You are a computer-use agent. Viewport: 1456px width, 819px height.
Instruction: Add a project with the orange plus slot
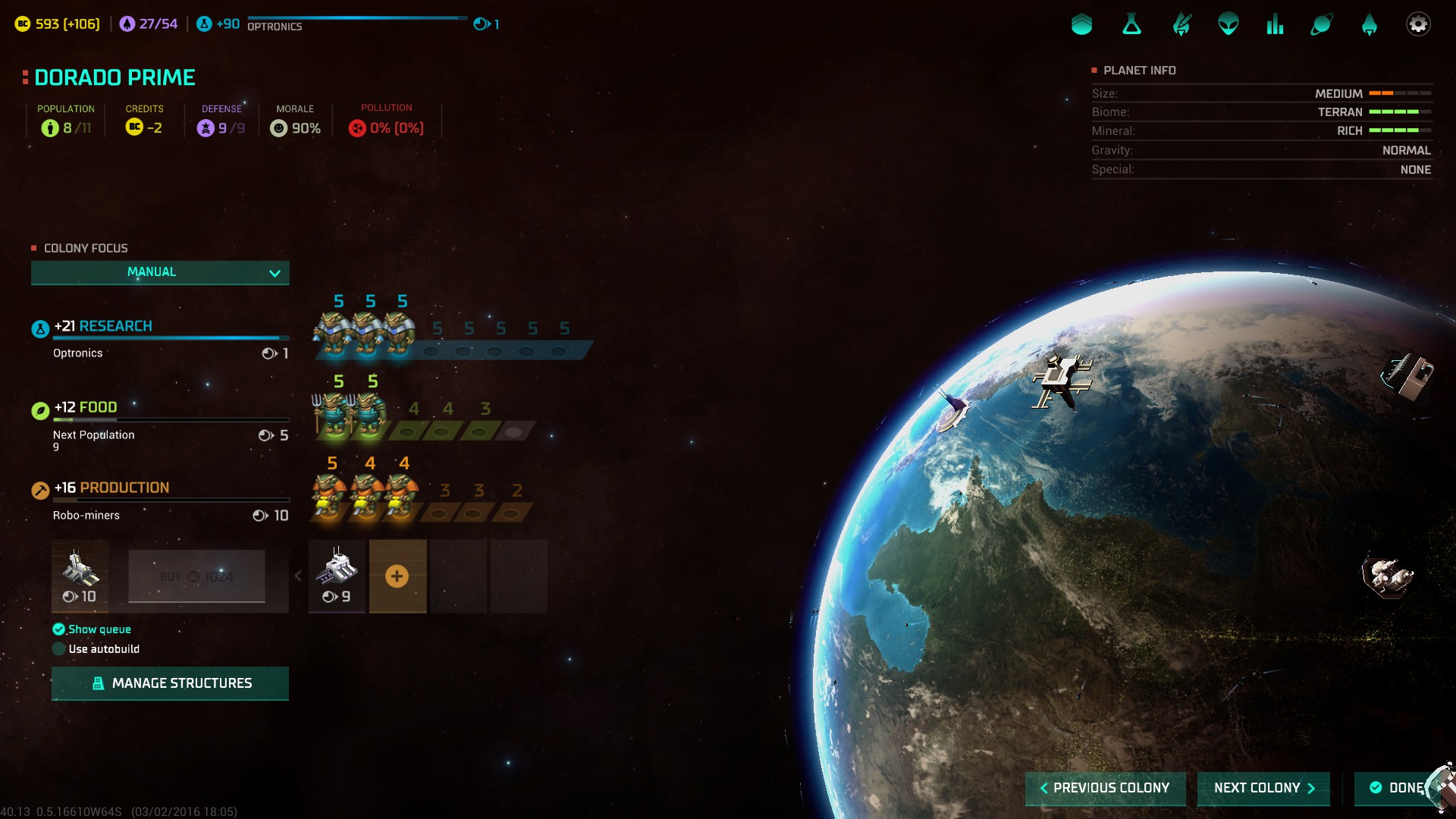[397, 576]
